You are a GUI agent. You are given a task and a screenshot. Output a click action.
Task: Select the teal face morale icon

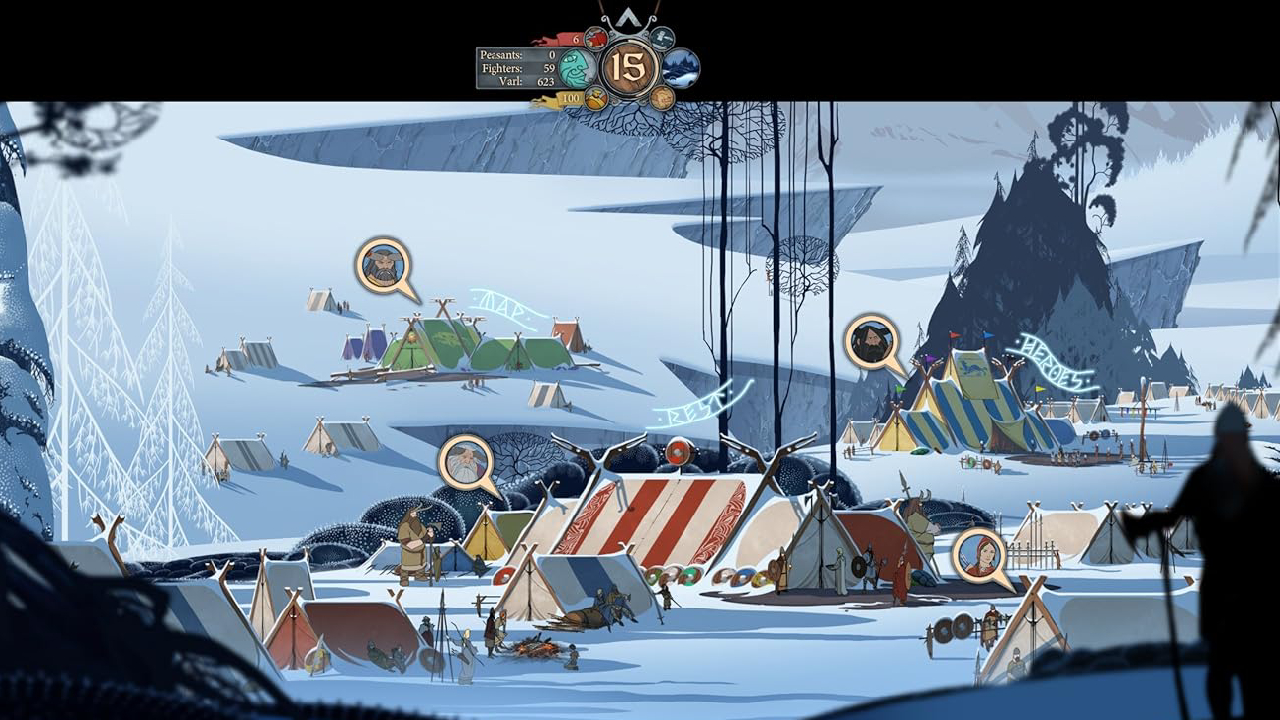577,68
